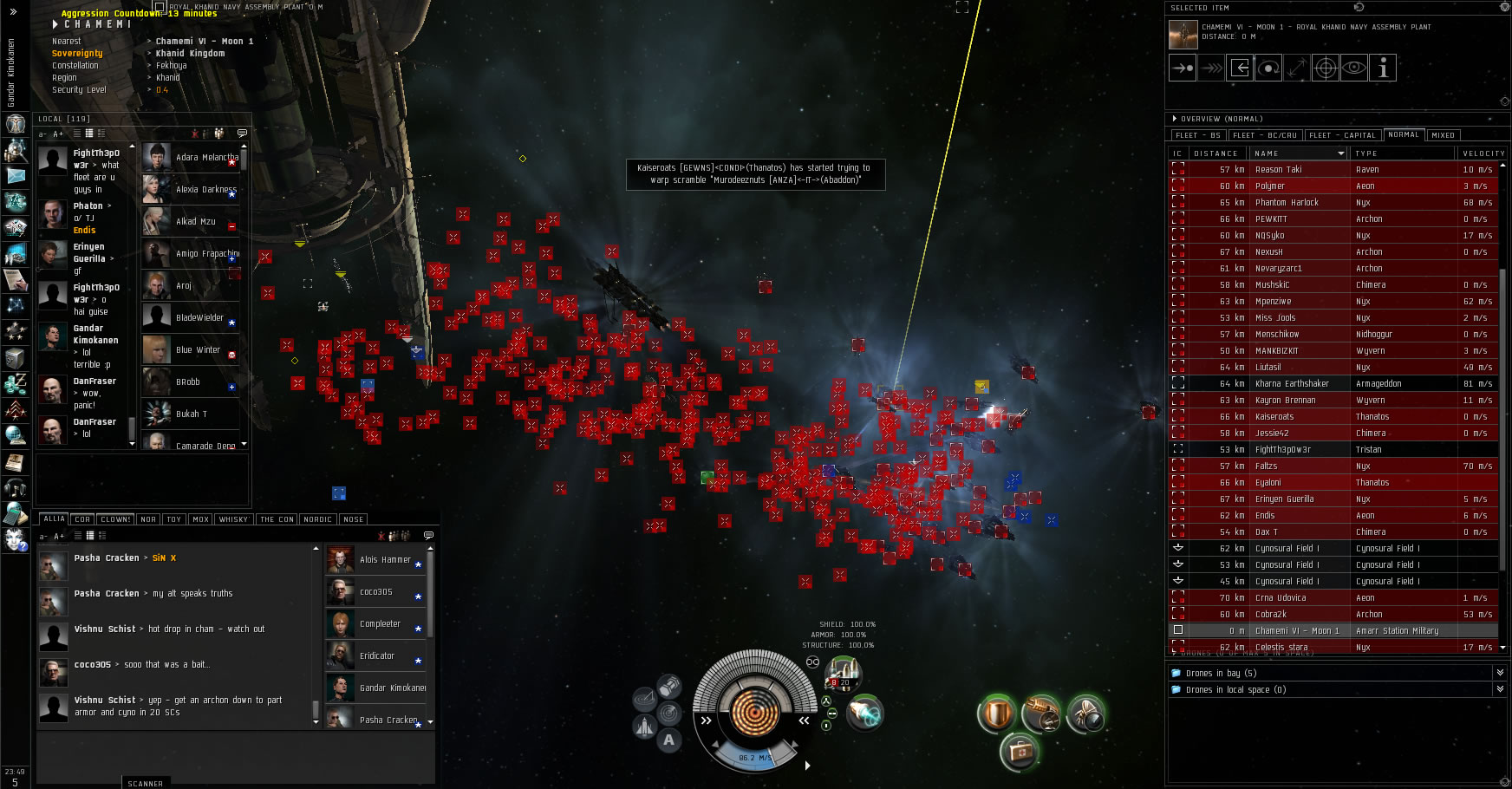Screen dimensions: 1512x789
Task: Approach the selected item
Action: click(1183, 68)
